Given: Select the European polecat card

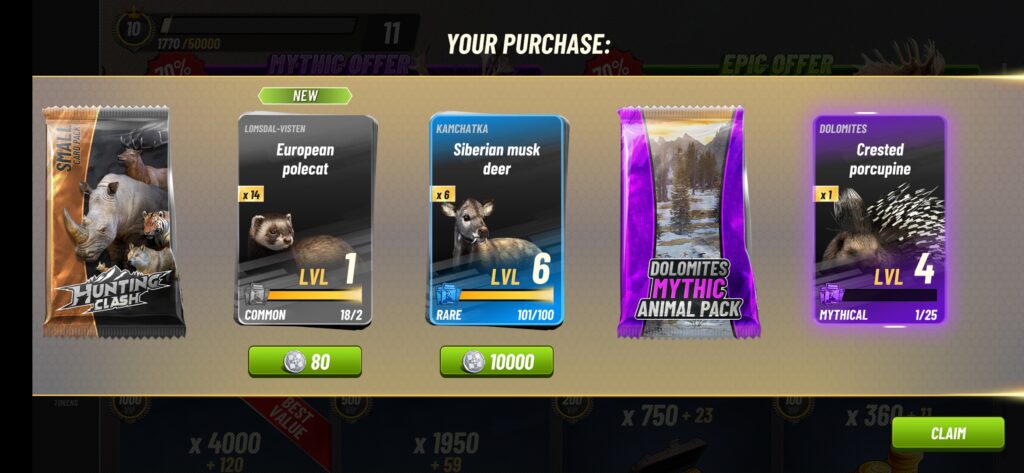Looking at the screenshot, I should point(306,221).
